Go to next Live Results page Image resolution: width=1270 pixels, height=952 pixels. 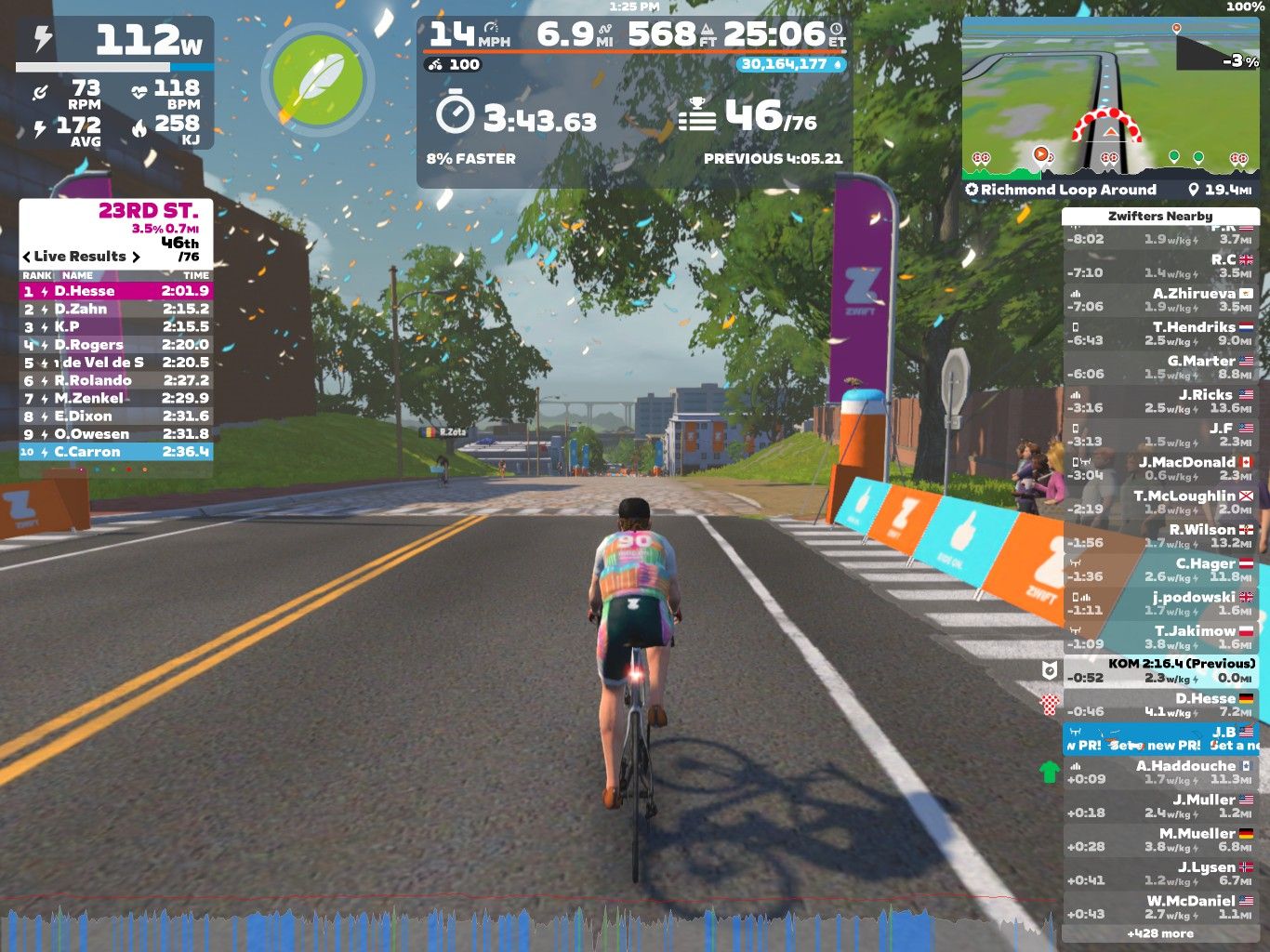click(x=136, y=257)
